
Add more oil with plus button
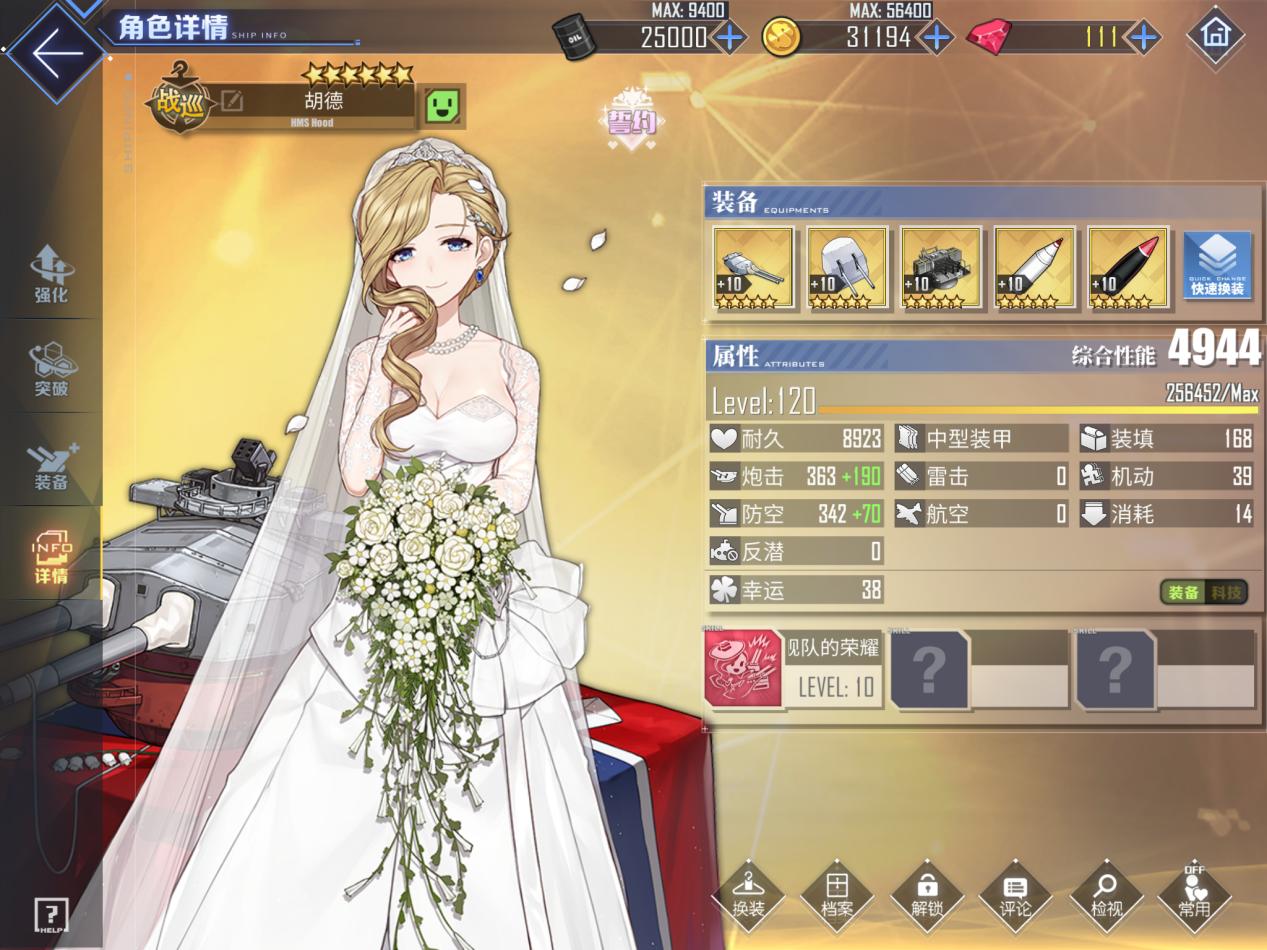pos(730,39)
